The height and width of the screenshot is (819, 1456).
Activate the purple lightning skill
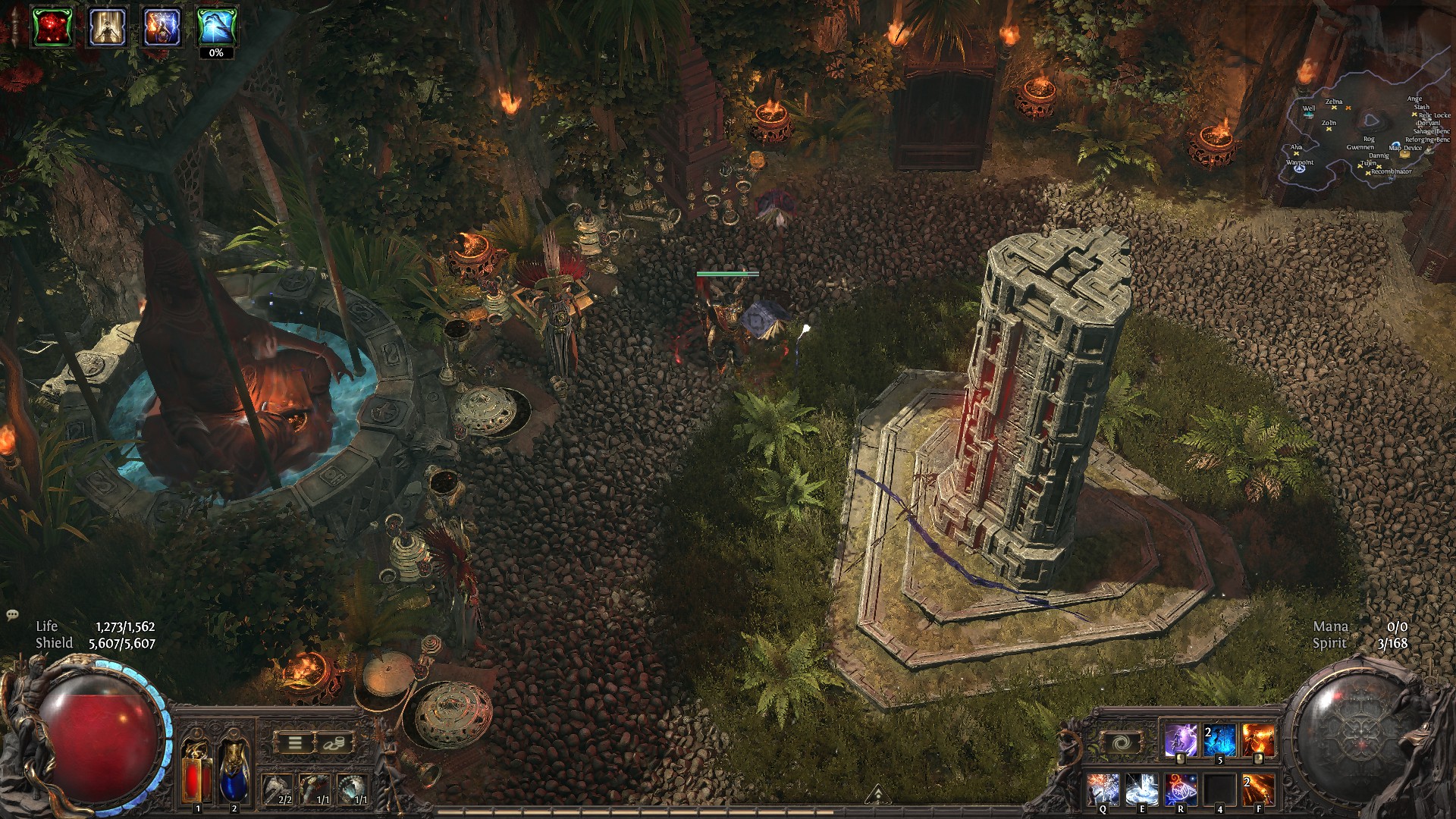click(1180, 741)
